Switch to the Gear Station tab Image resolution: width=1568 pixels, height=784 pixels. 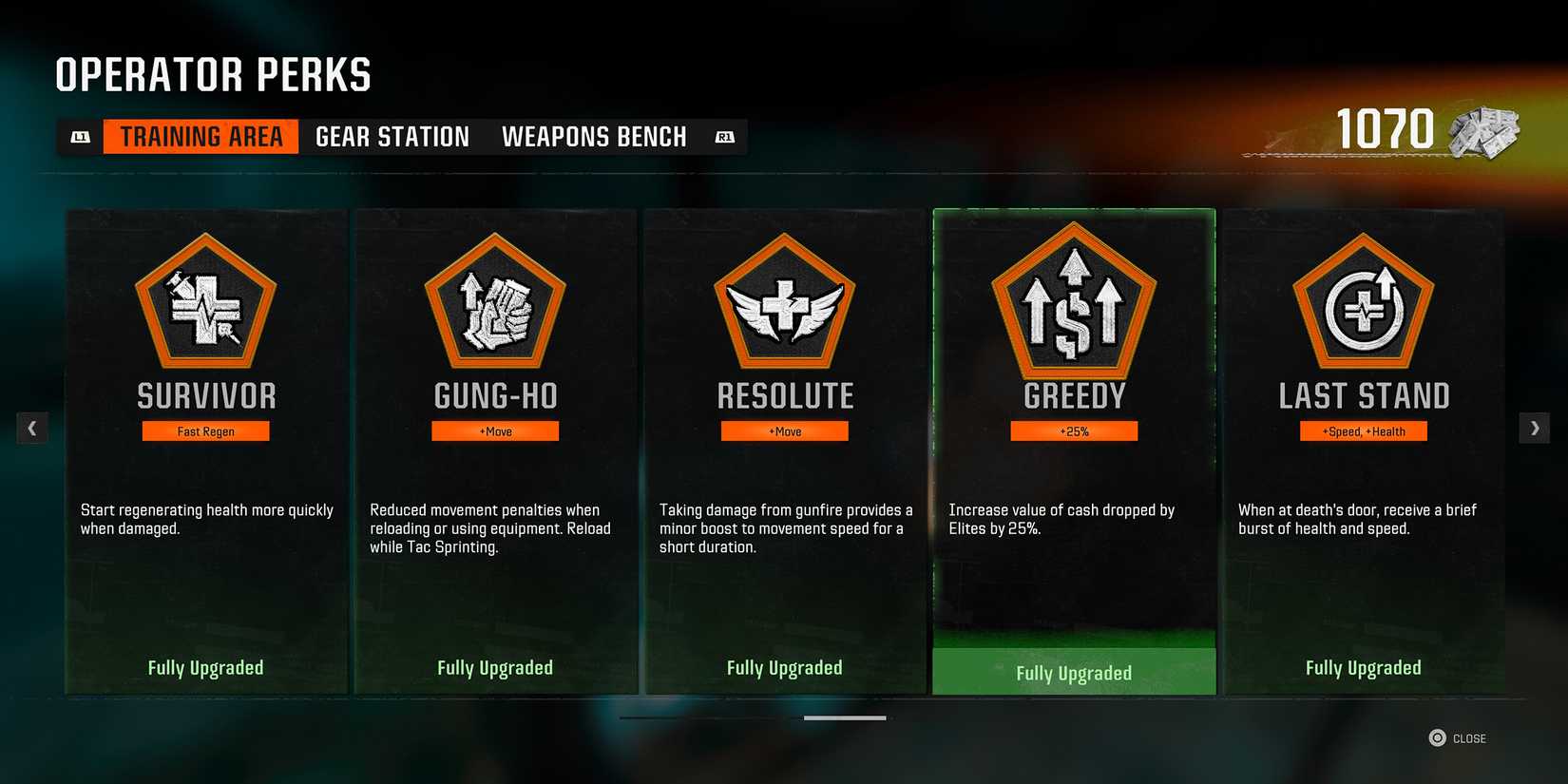[392, 136]
